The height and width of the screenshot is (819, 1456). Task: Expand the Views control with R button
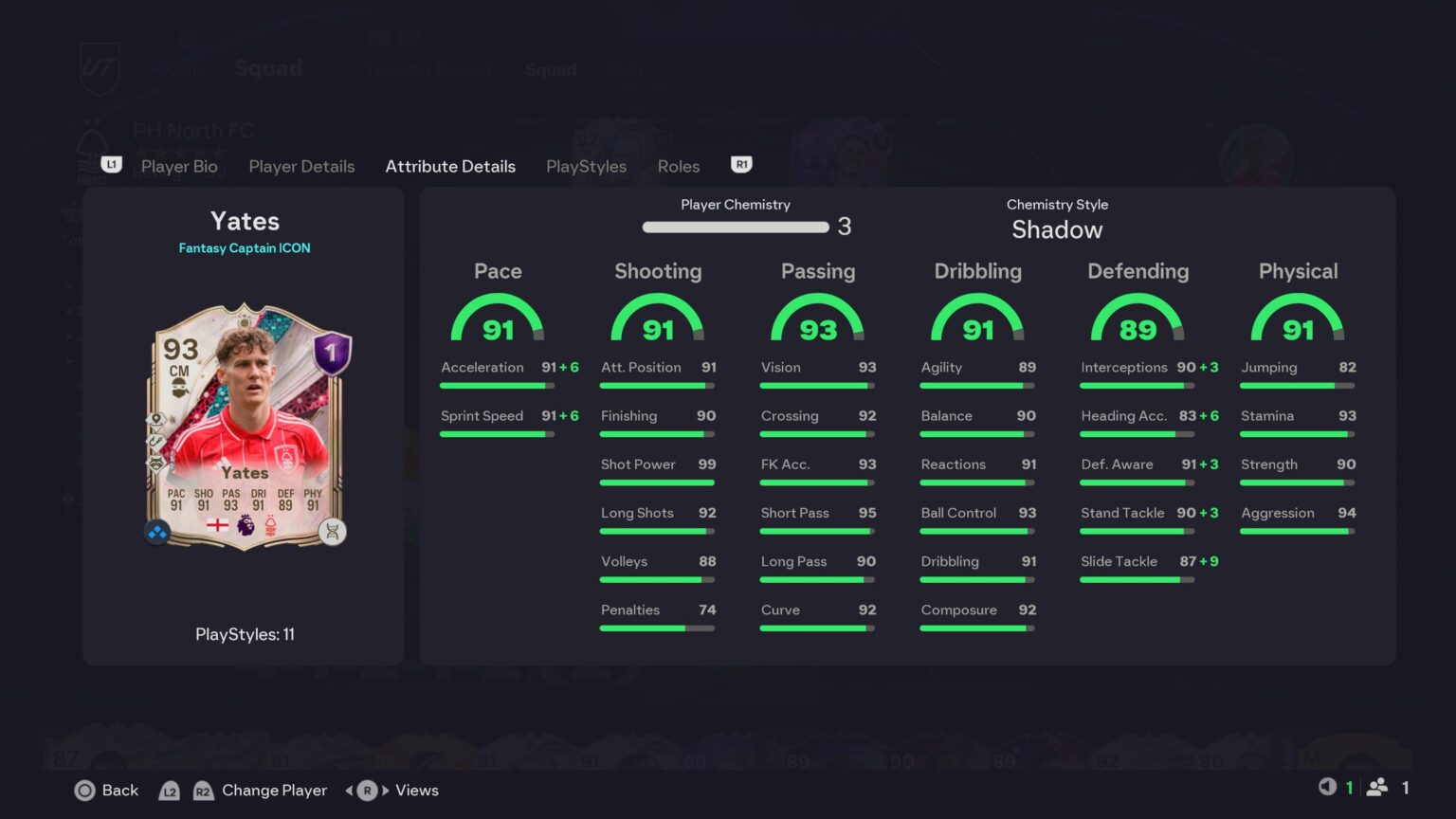pyautogui.click(x=366, y=790)
